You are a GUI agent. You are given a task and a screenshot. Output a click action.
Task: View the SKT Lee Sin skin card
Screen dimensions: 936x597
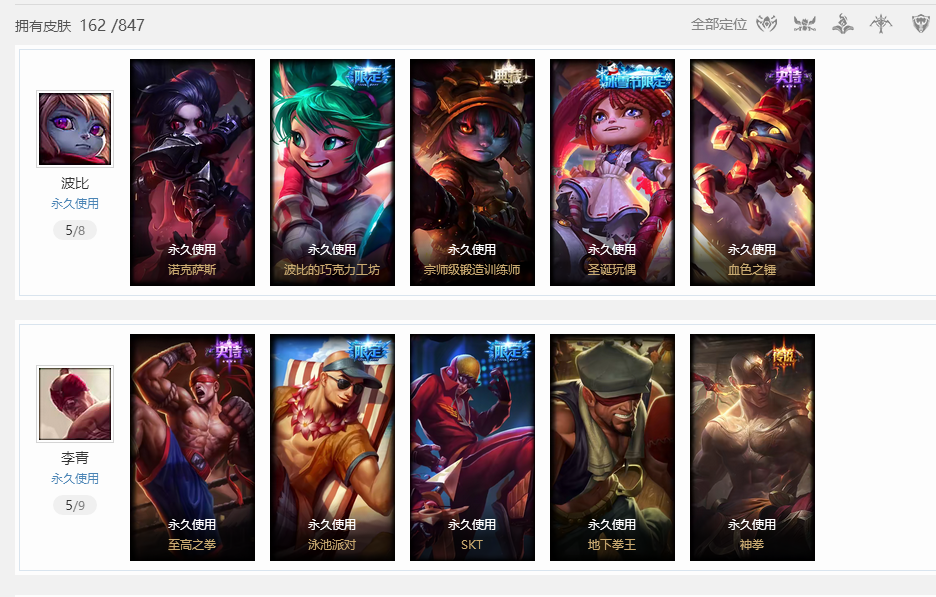[472, 447]
